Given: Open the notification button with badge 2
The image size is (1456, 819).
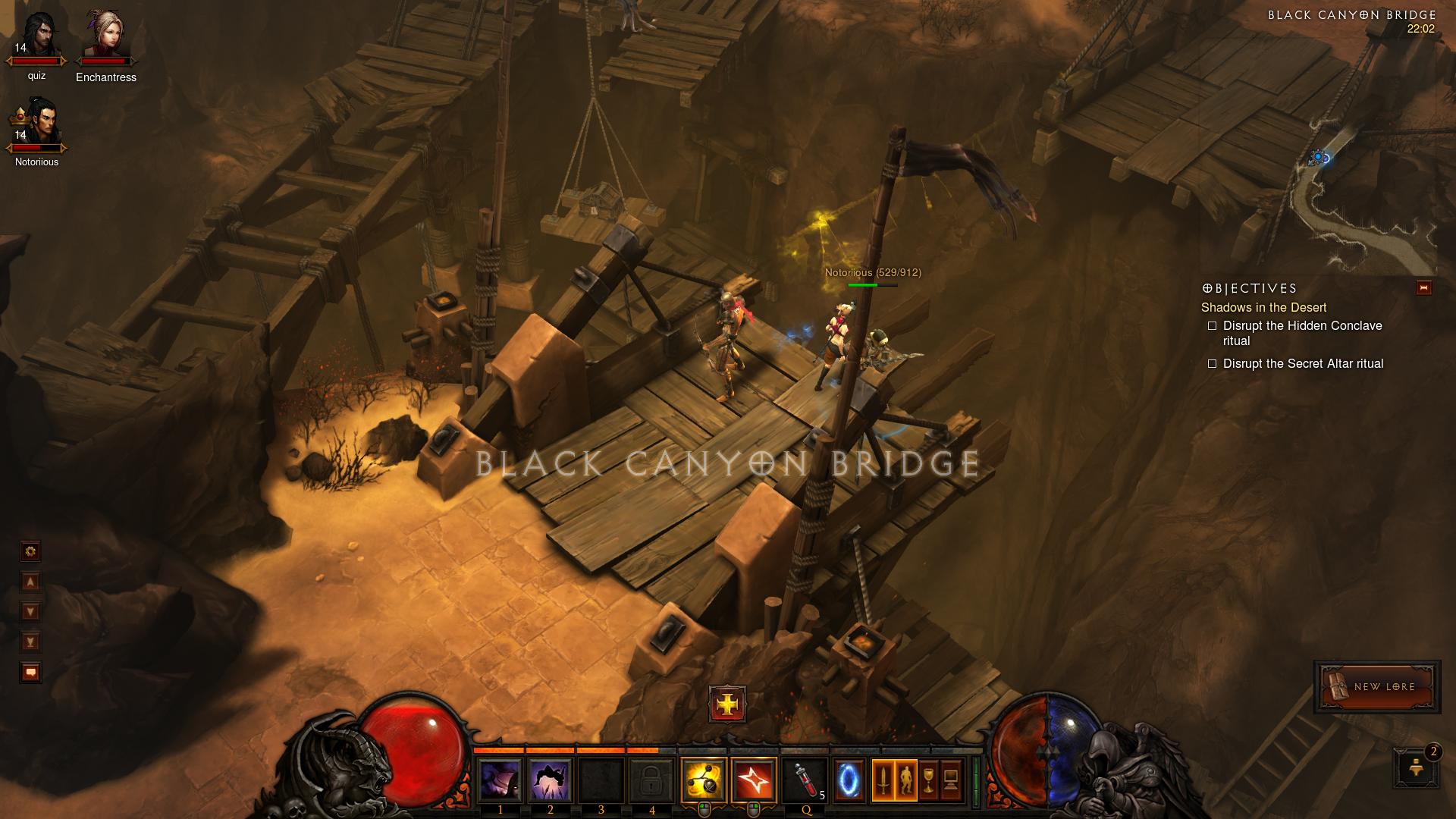Looking at the screenshot, I should click(x=1415, y=767).
